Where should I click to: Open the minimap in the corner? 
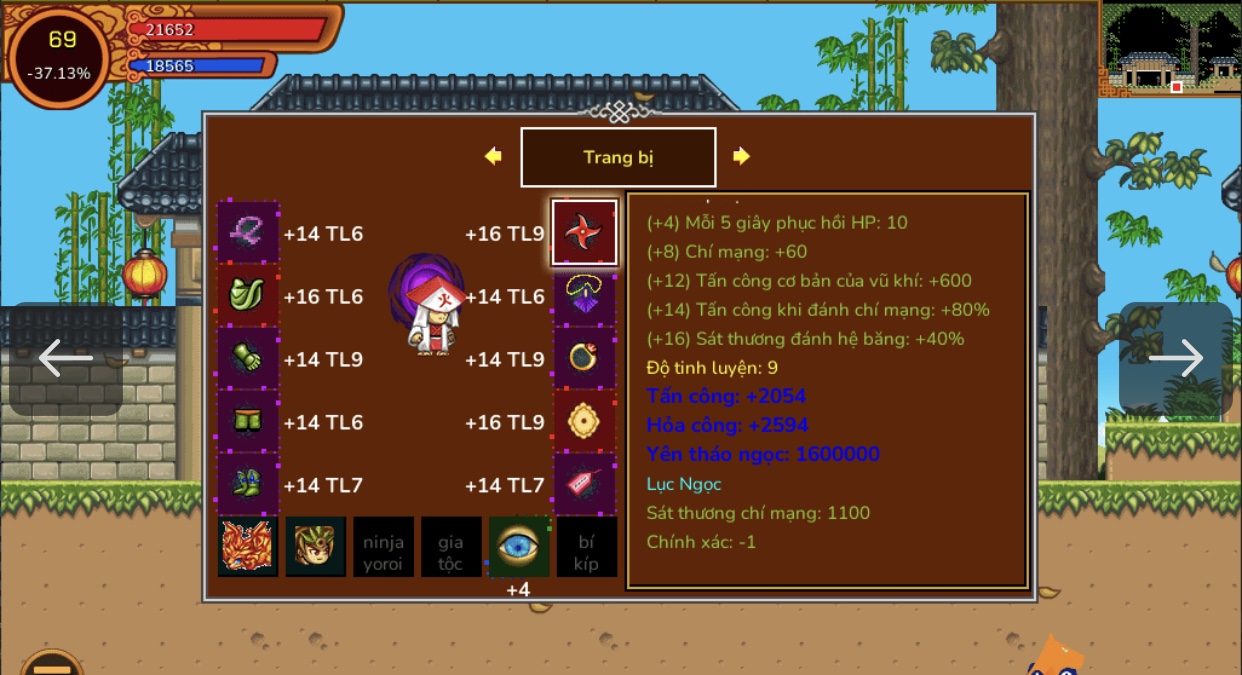(1170, 48)
